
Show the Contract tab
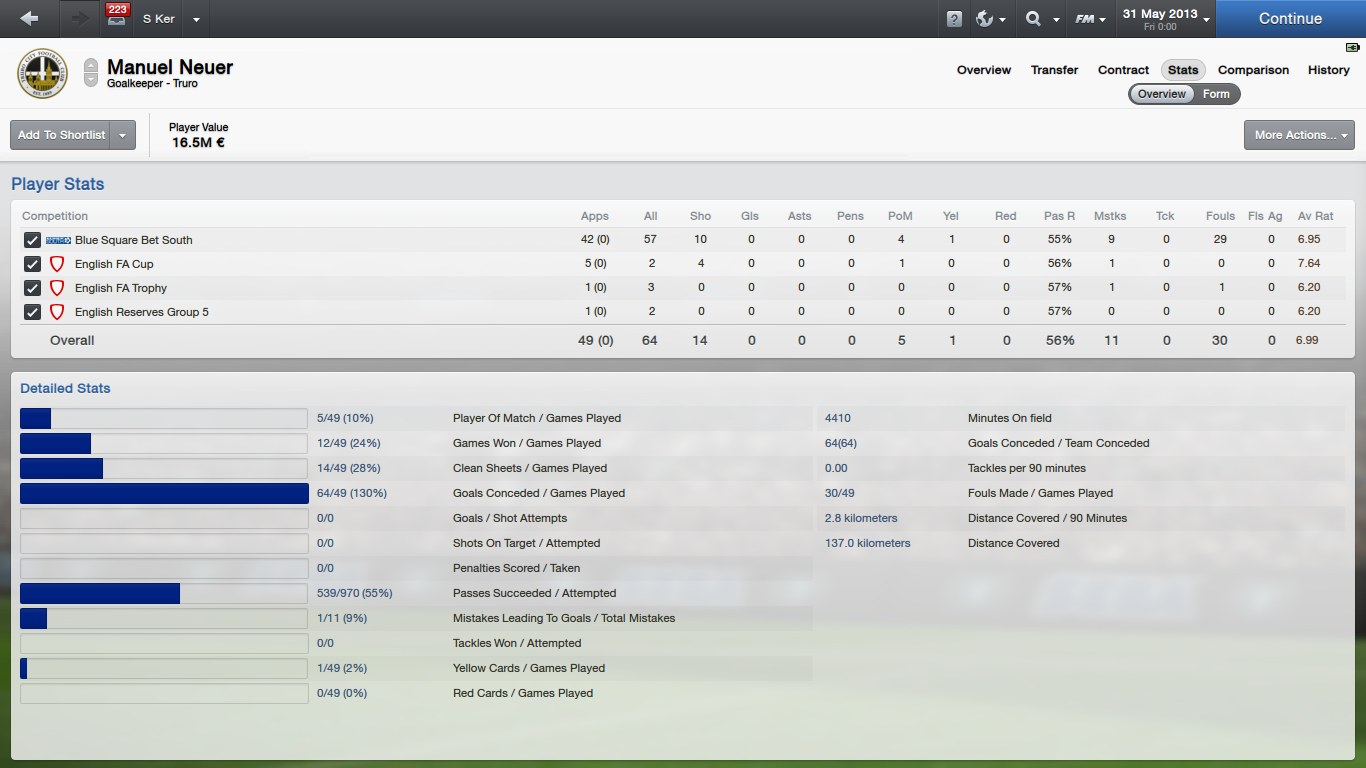1123,70
